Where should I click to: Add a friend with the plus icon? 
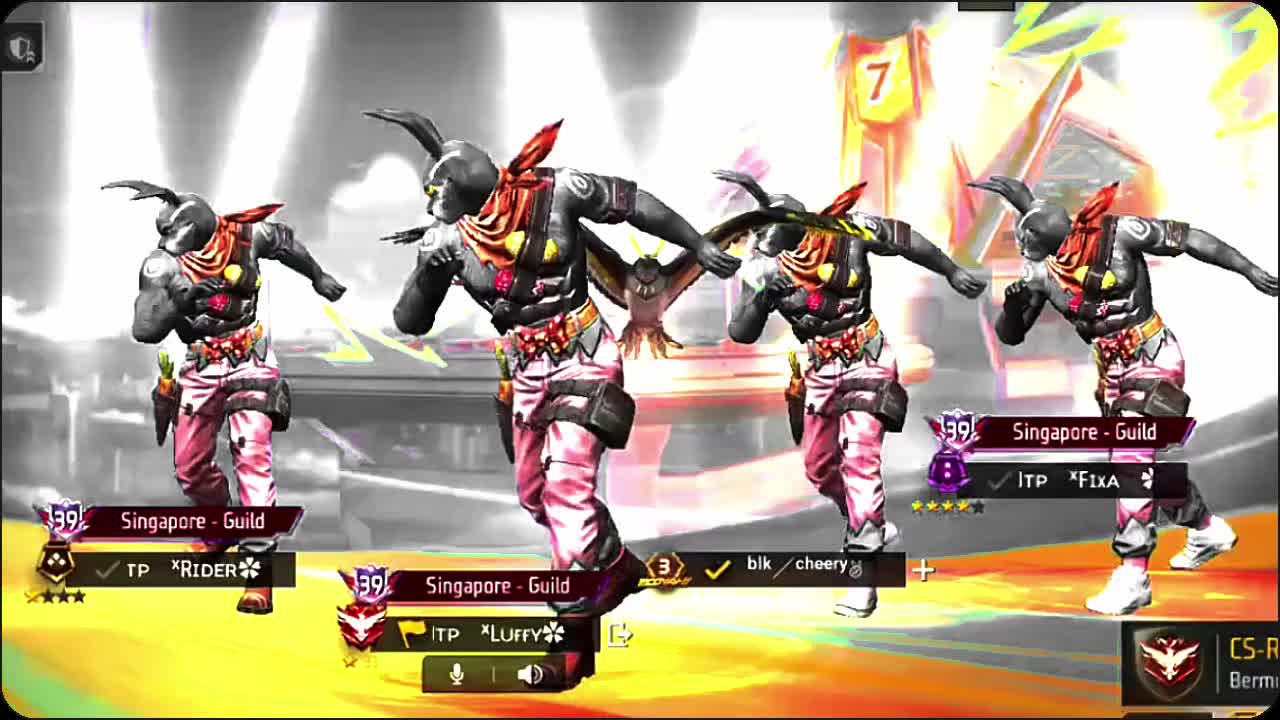(922, 570)
